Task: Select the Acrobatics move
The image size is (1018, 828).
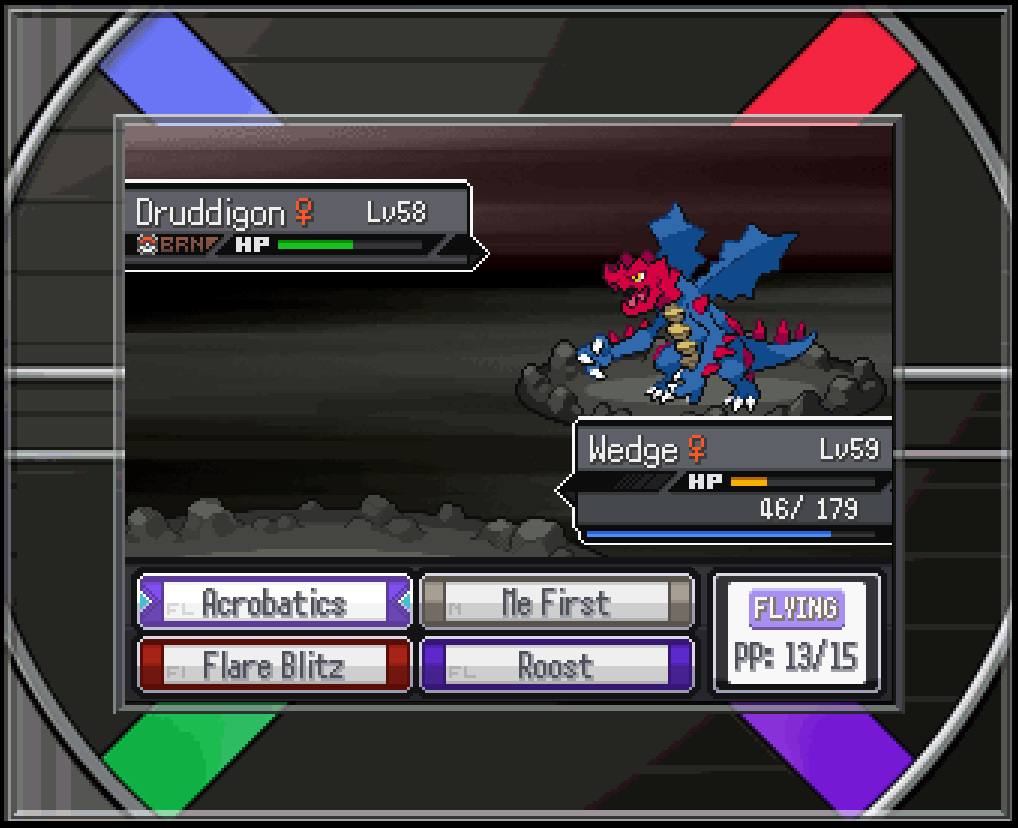Action: click(x=274, y=603)
